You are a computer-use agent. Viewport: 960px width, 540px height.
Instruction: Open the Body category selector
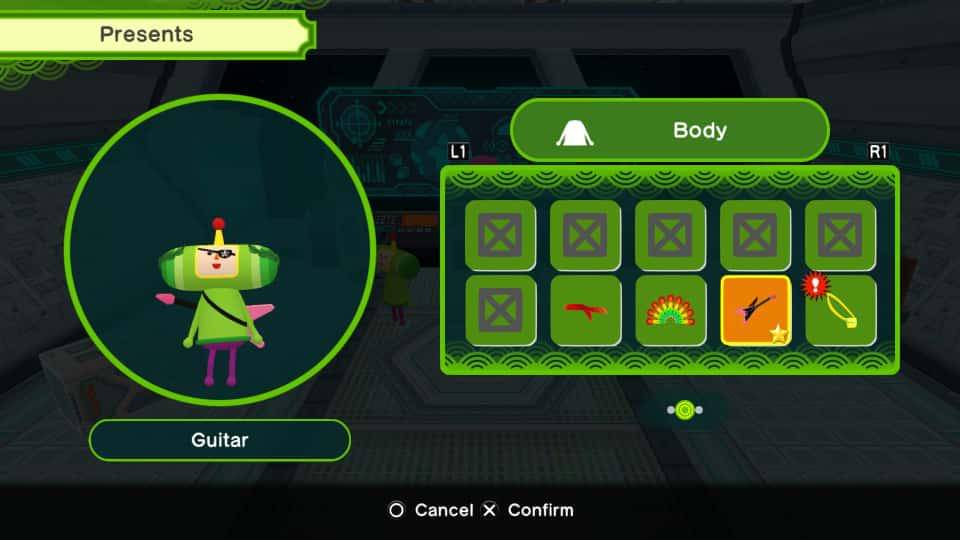click(x=670, y=130)
